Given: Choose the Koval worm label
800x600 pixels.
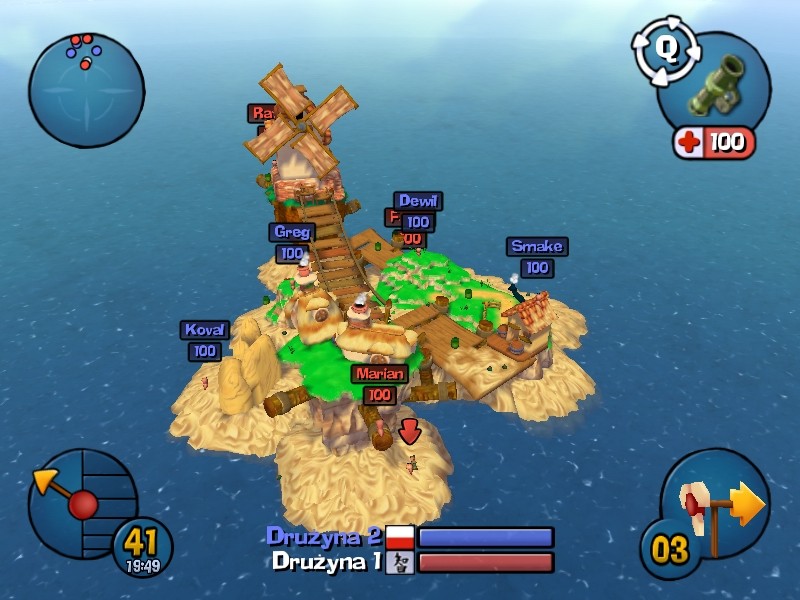Looking at the screenshot, I should pos(205,329).
